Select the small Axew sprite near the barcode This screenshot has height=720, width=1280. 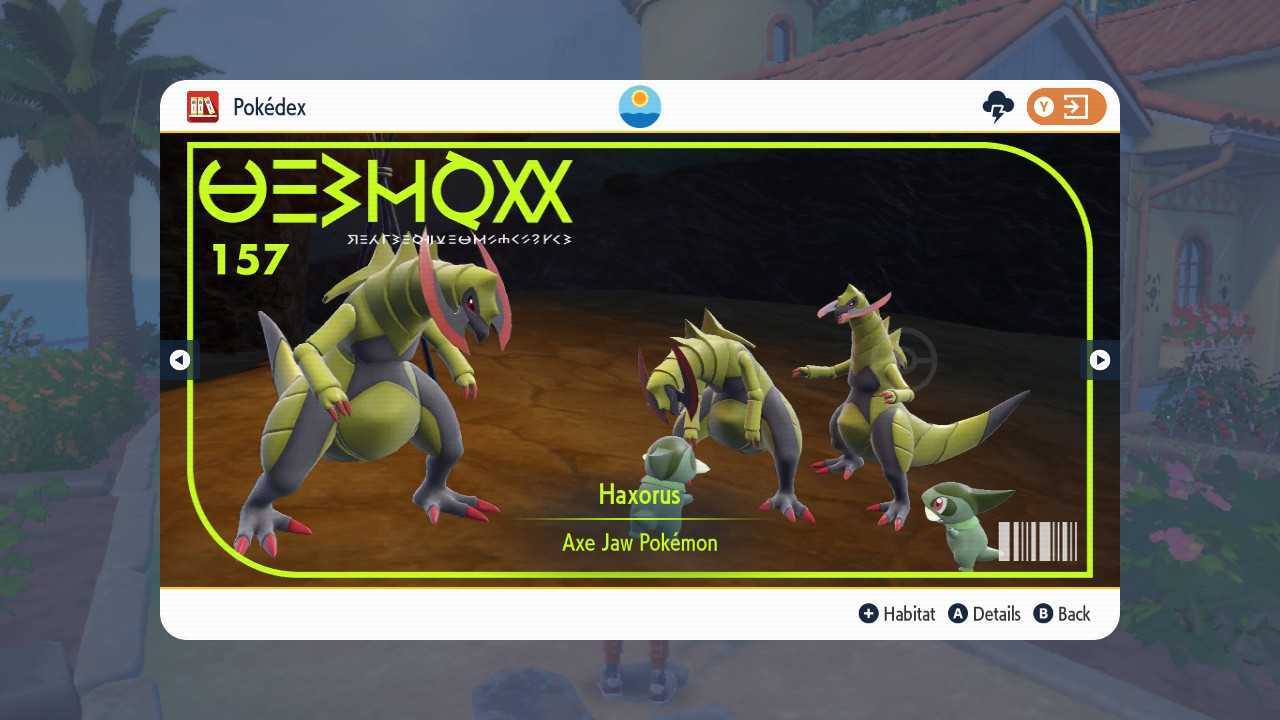(955, 525)
